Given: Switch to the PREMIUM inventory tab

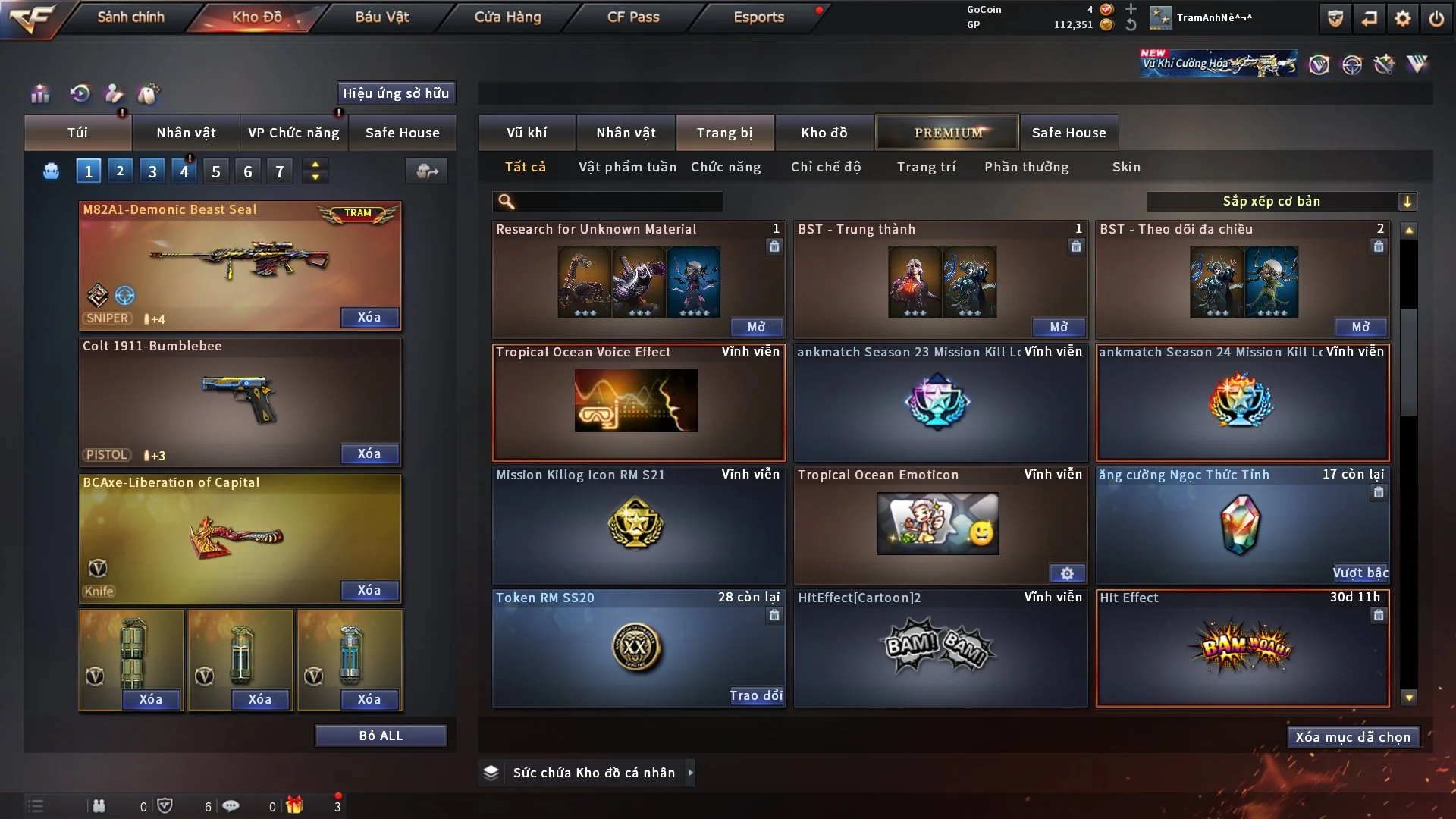Looking at the screenshot, I should (x=947, y=133).
